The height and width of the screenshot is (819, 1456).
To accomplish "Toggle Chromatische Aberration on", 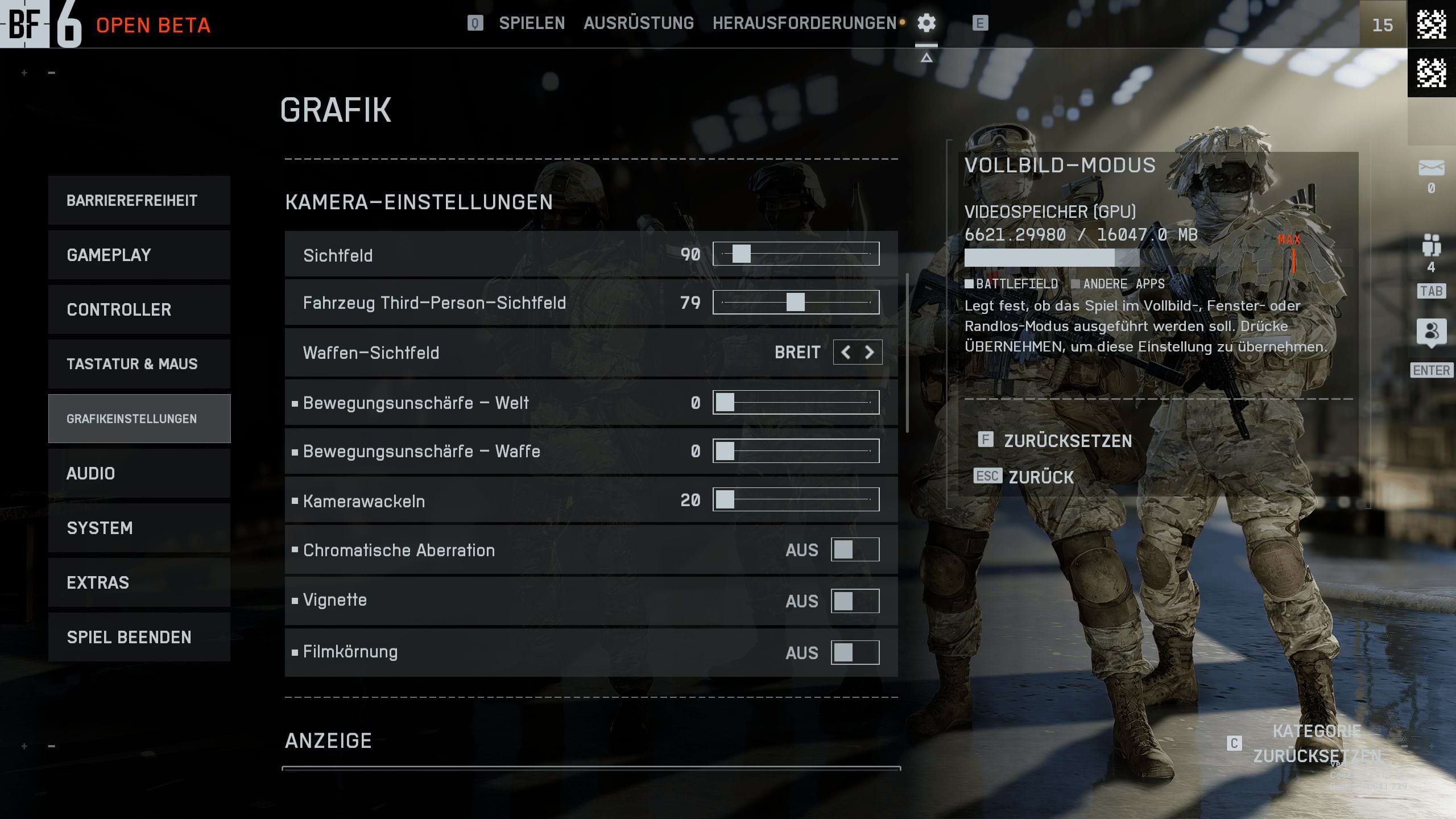I will coord(855,550).
